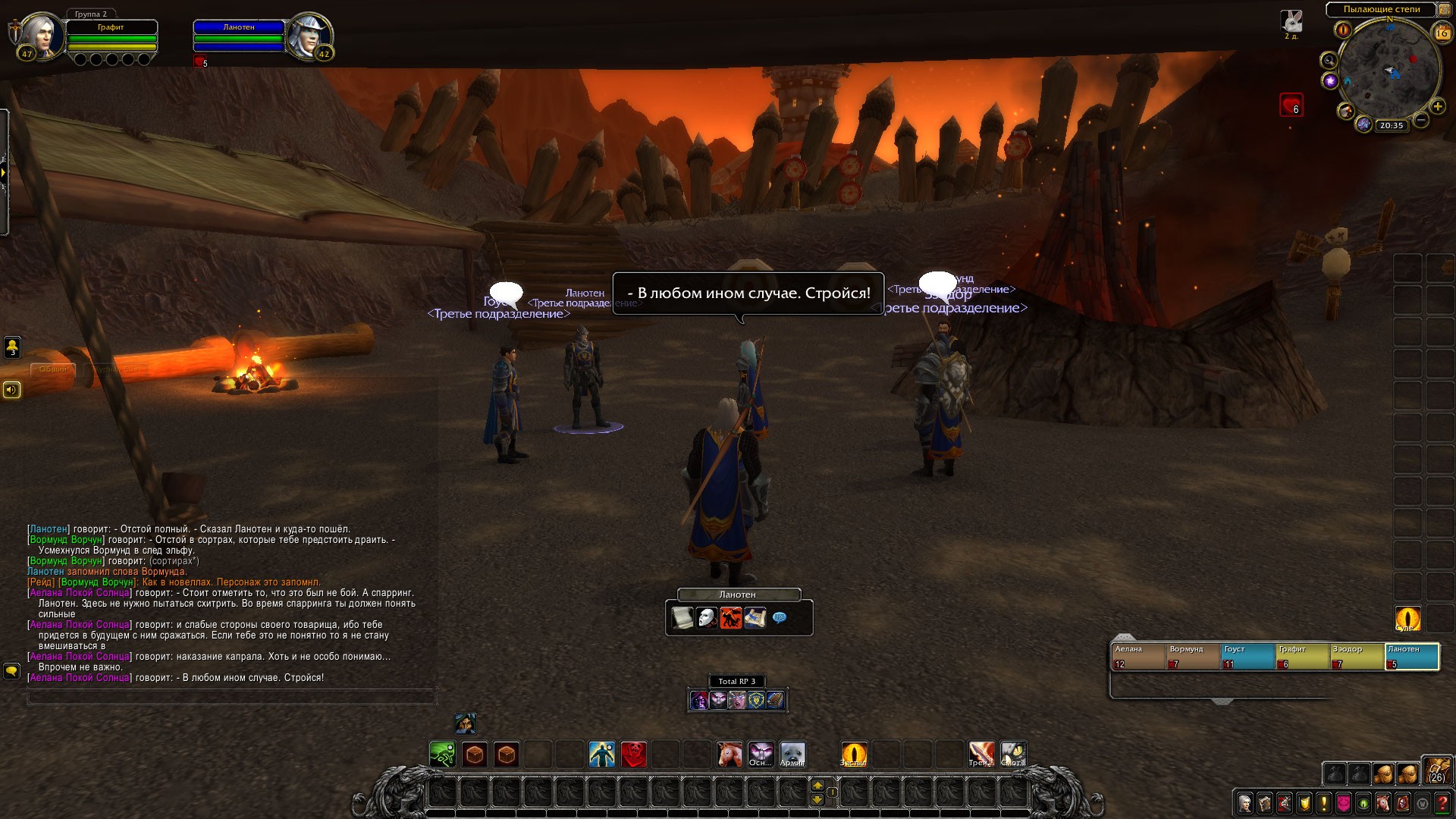Viewport: 1456px width, 819px height.
Task: Use the red skull action button
Action: pyautogui.click(x=634, y=755)
